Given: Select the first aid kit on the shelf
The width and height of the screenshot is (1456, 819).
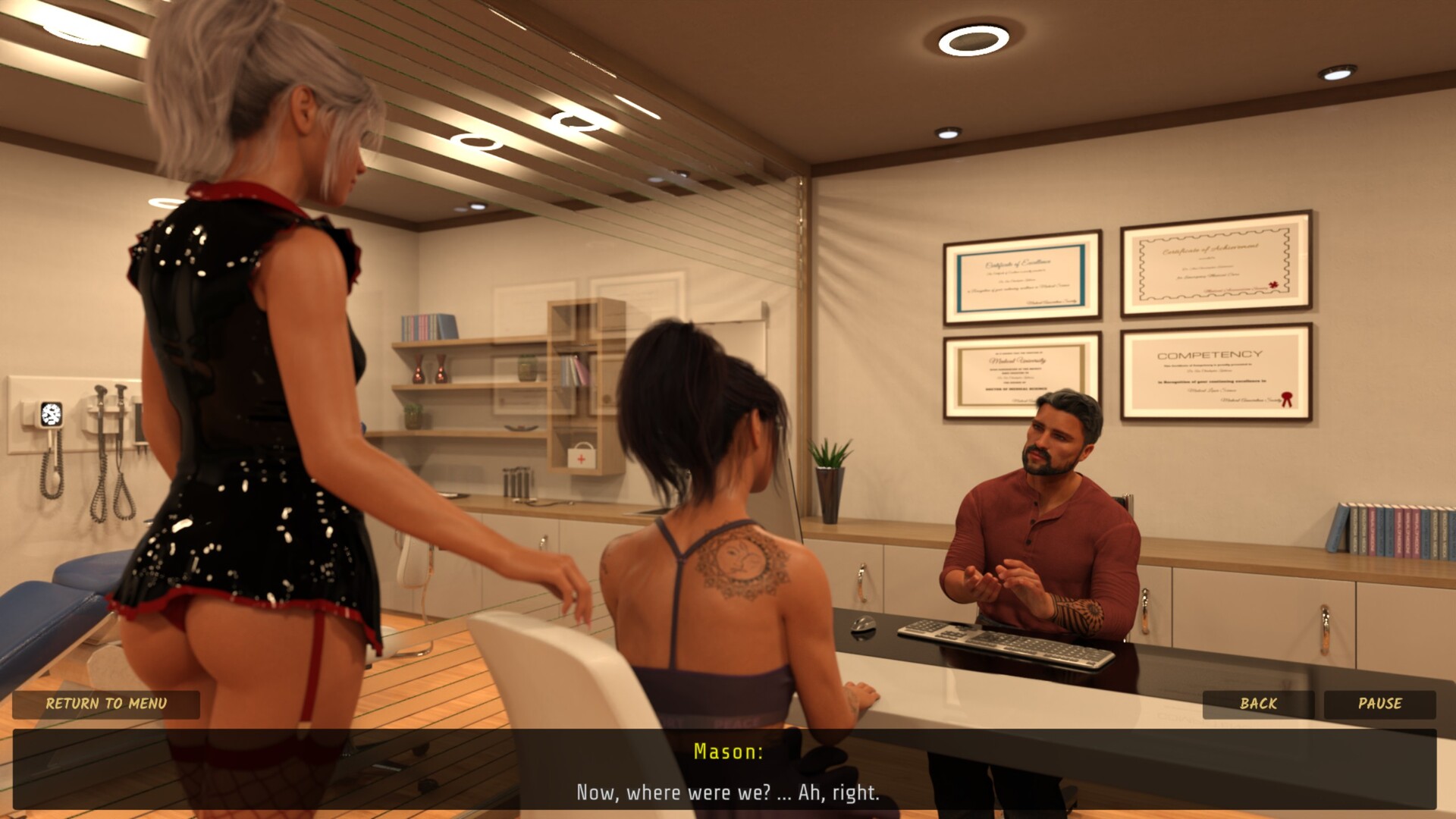Looking at the screenshot, I should tap(581, 455).
